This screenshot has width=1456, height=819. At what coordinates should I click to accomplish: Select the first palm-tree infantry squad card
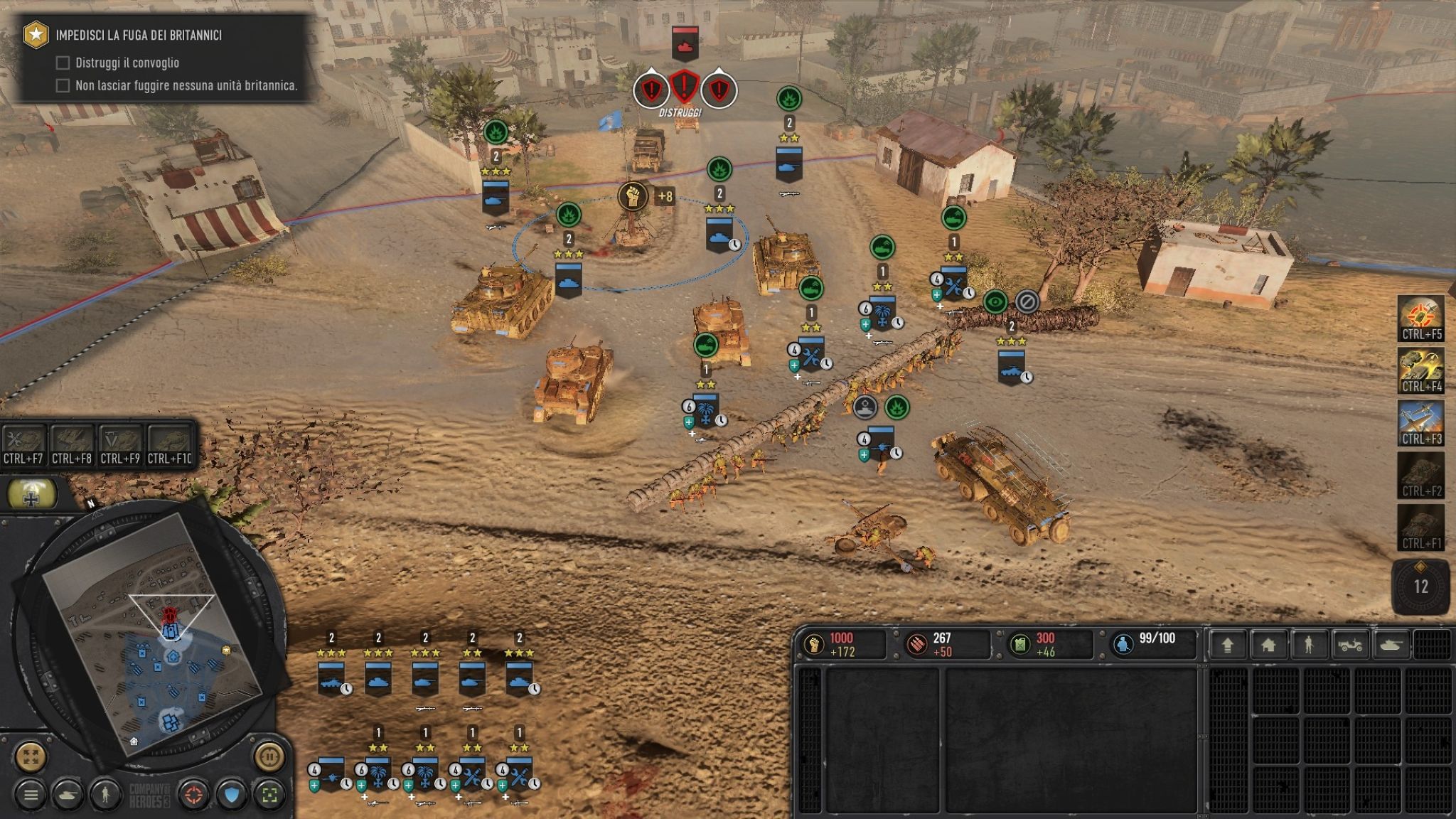(378, 773)
